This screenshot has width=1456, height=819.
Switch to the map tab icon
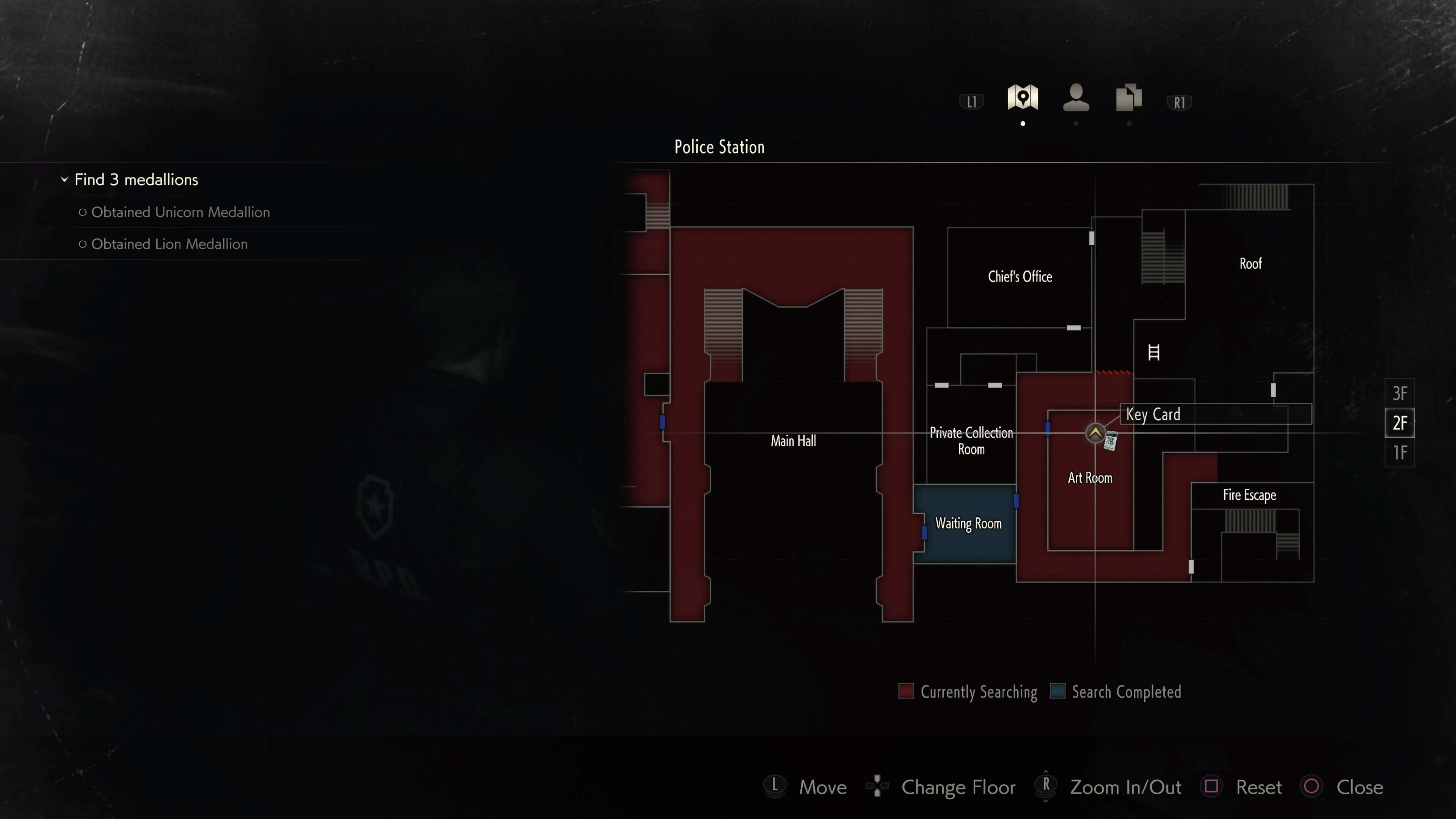coord(1023,97)
